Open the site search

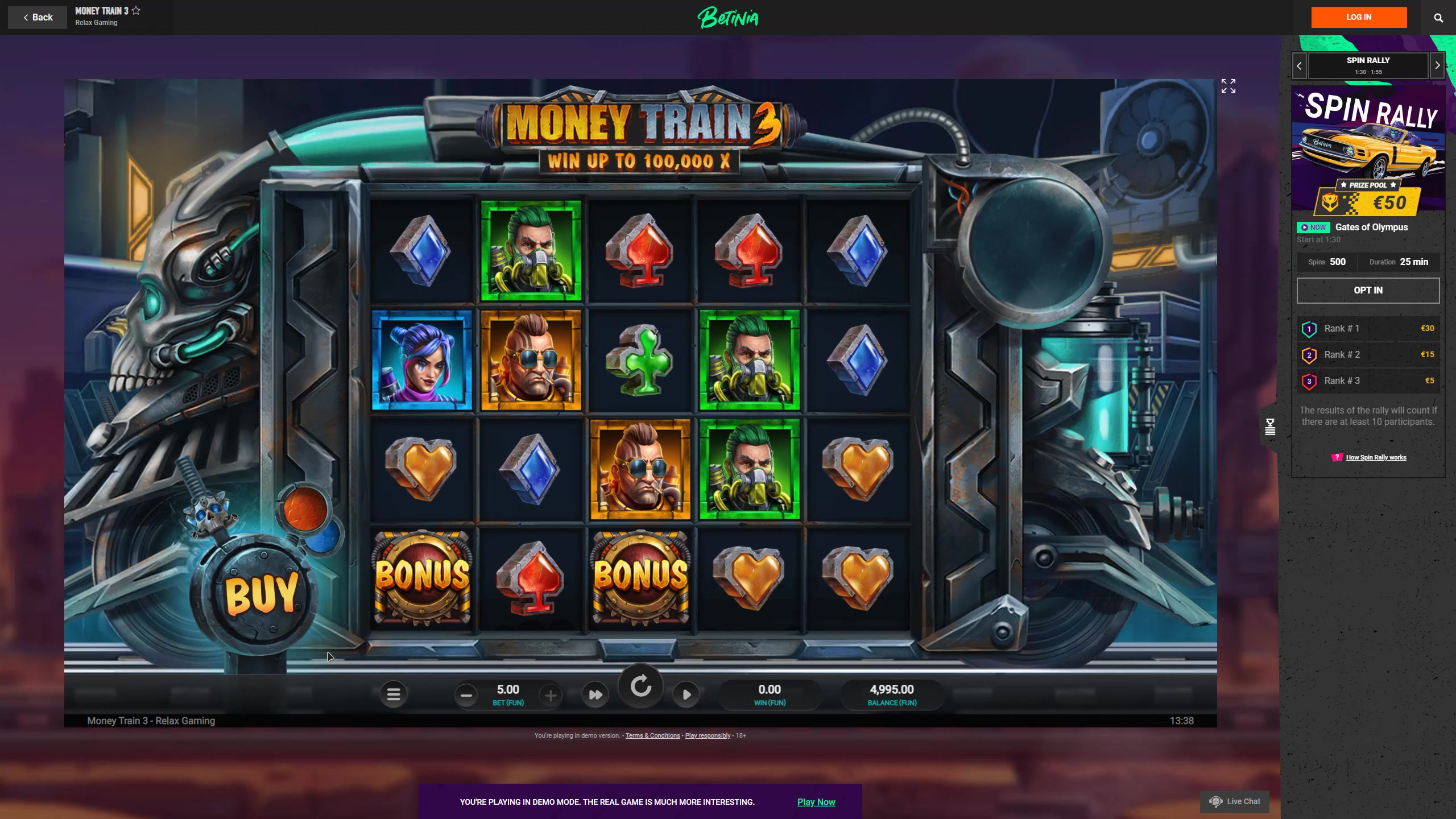pyautogui.click(x=1438, y=18)
